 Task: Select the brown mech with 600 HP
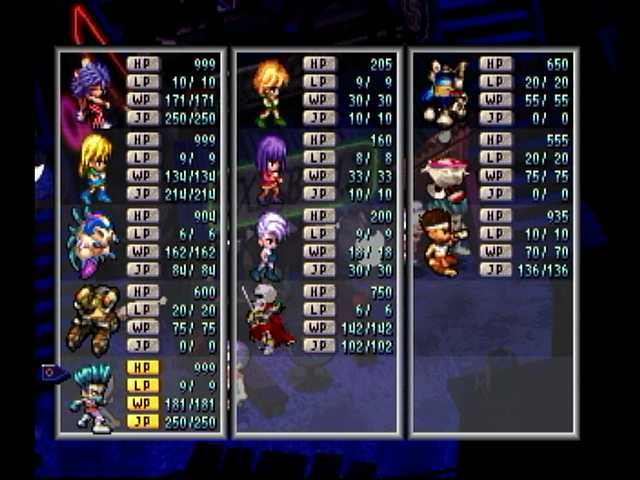92,319
